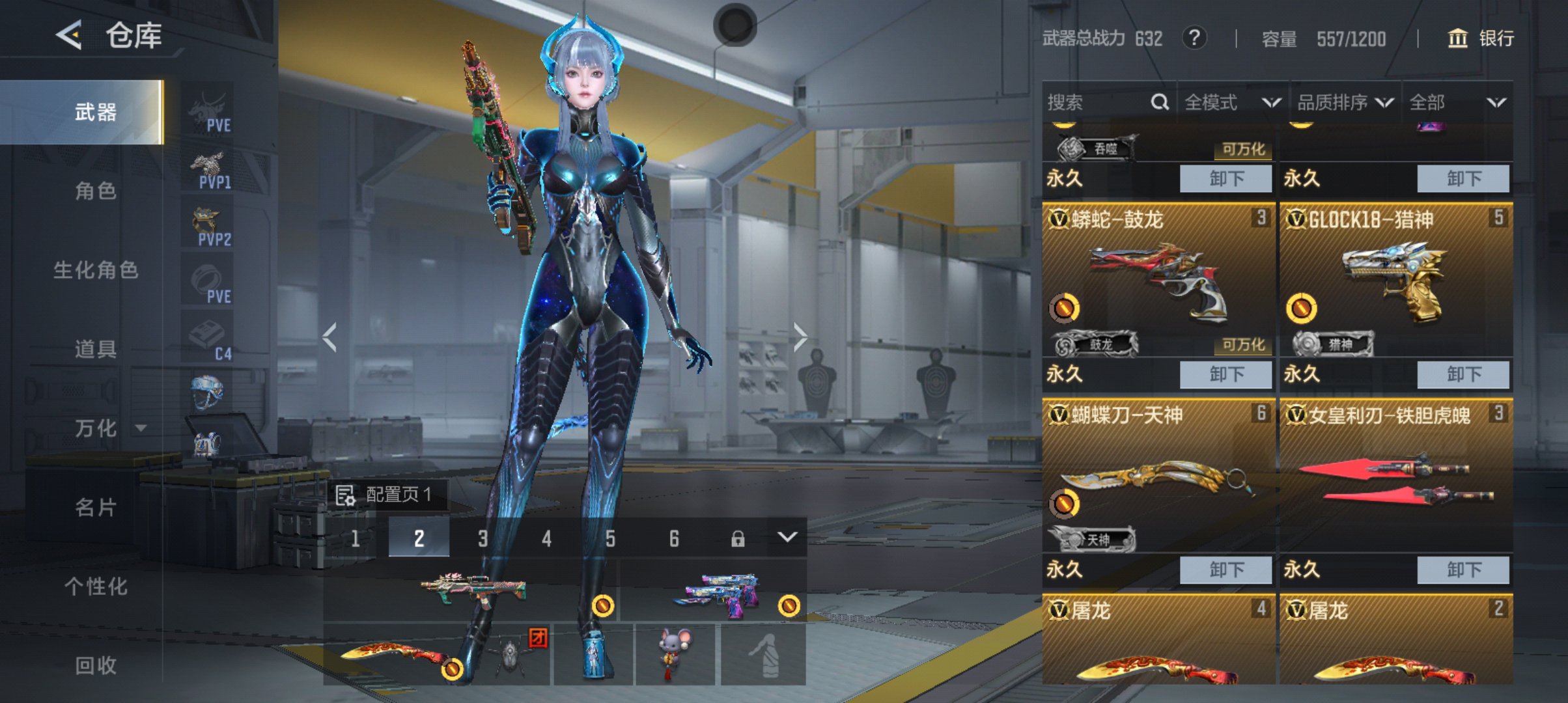
Task: Show weapon power help question mark
Action: (x=1194, y=38)
